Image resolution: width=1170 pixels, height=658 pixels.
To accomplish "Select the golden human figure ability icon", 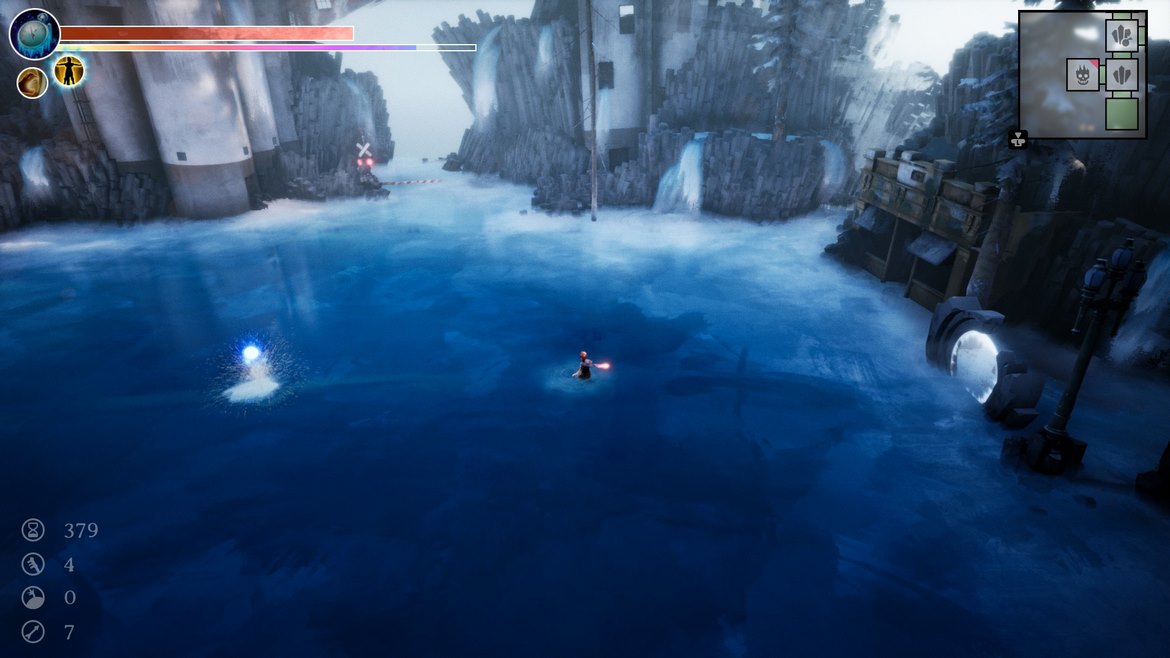I will tap(69, 70).
